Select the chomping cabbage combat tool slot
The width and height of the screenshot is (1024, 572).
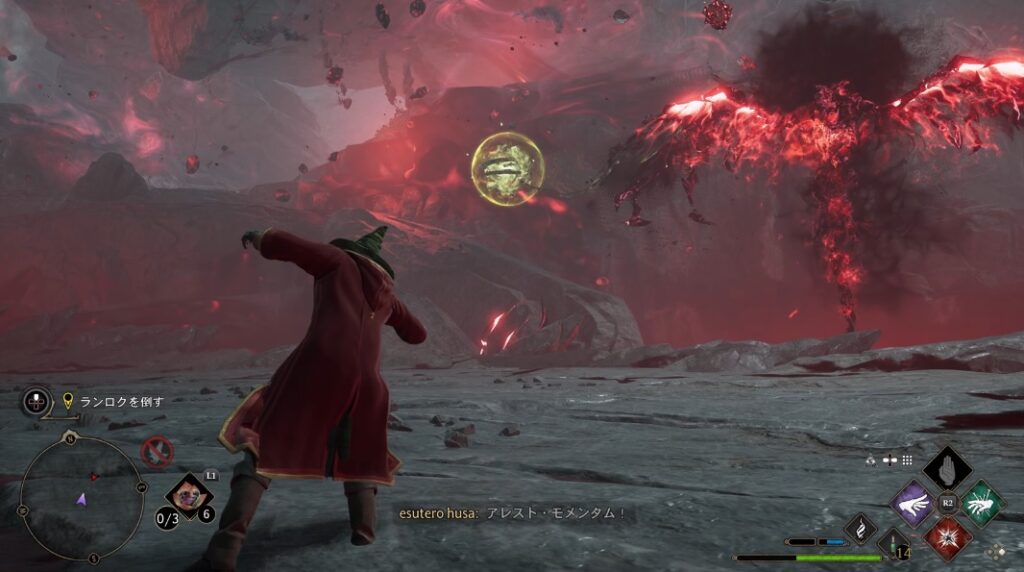(x=185, y=492)
